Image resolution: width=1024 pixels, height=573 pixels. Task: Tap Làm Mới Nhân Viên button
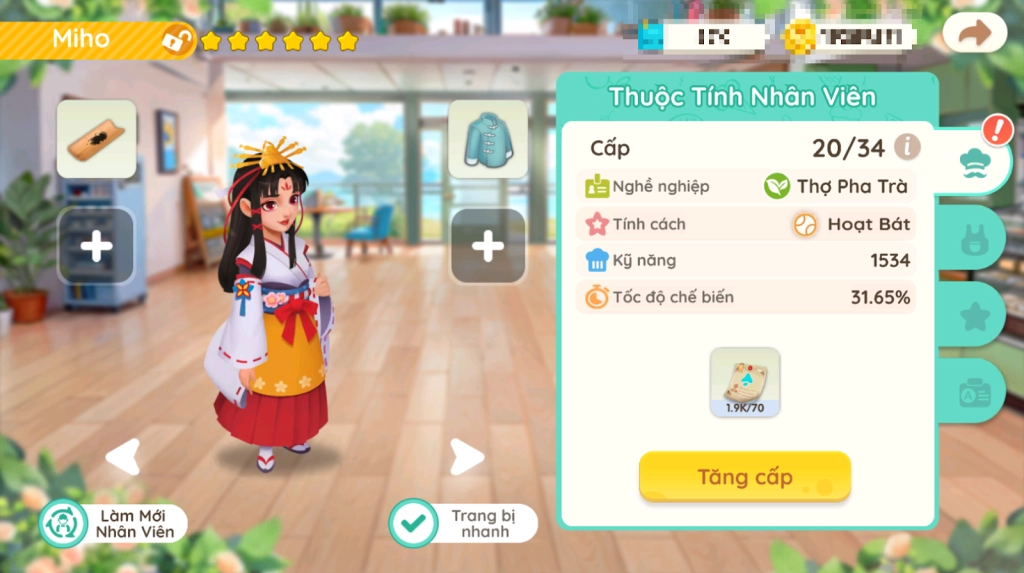(112, 523)
